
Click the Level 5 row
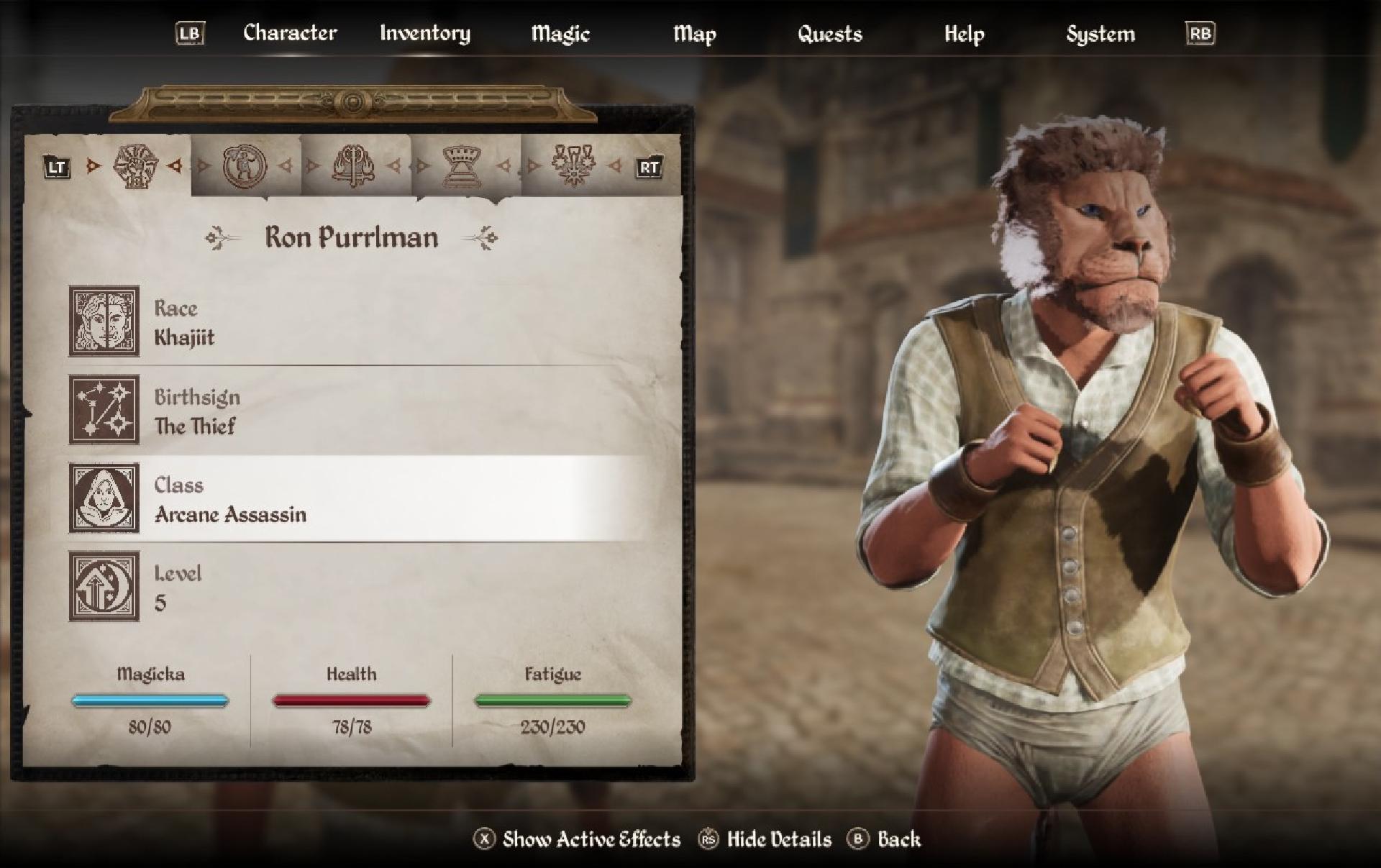352,587
